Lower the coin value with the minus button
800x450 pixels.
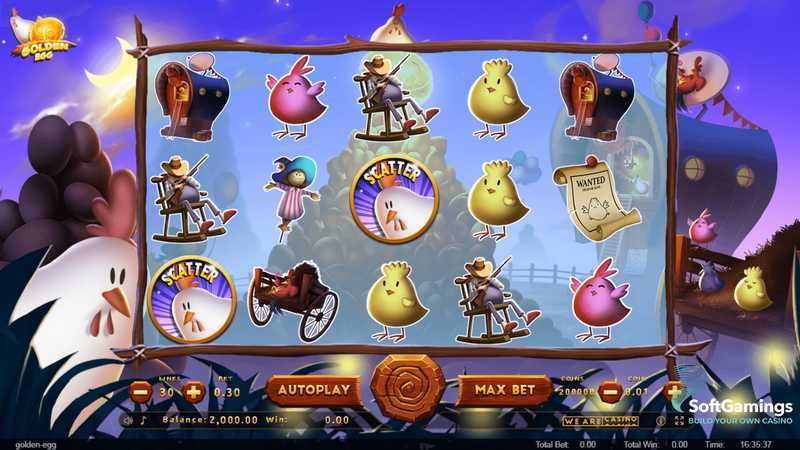point(609,392)
